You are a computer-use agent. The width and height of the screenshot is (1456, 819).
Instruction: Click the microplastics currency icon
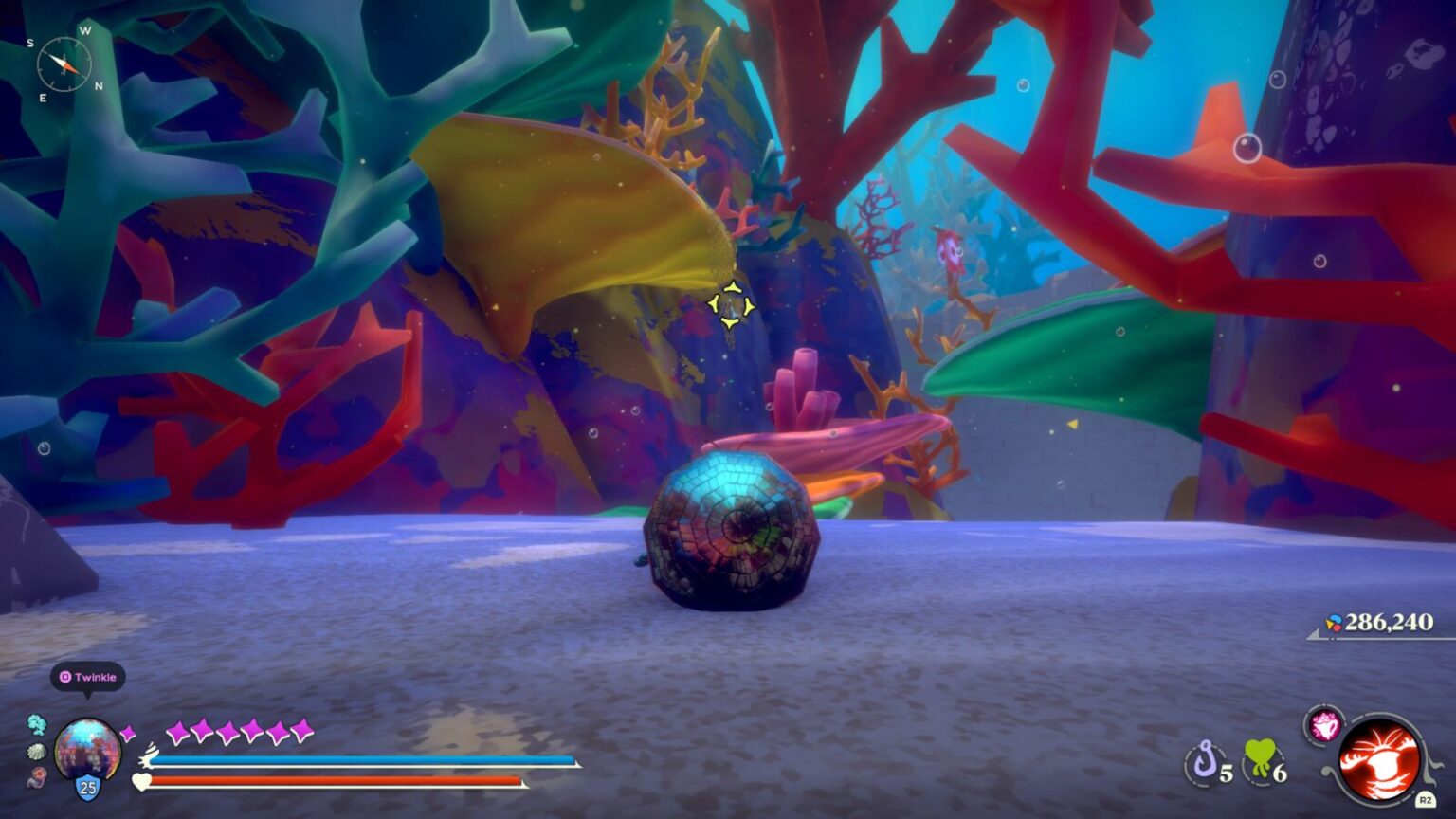[1335, 621]
